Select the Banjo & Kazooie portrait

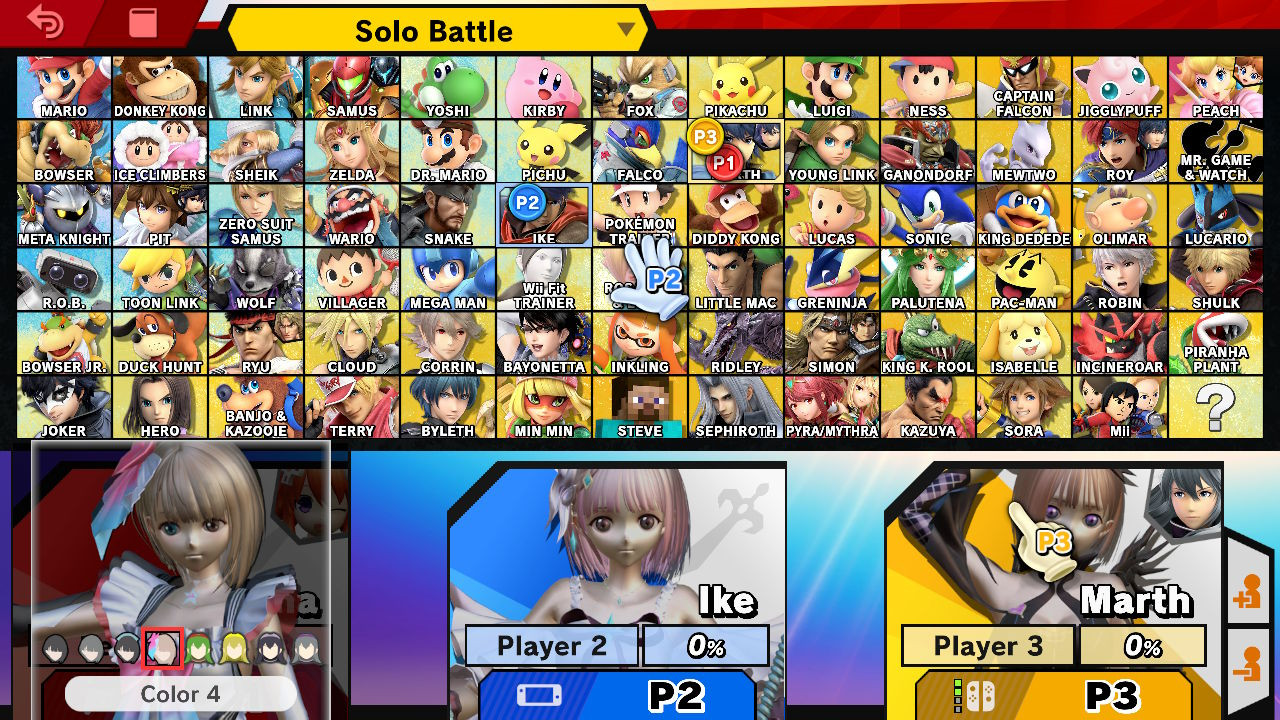point(256,405)
